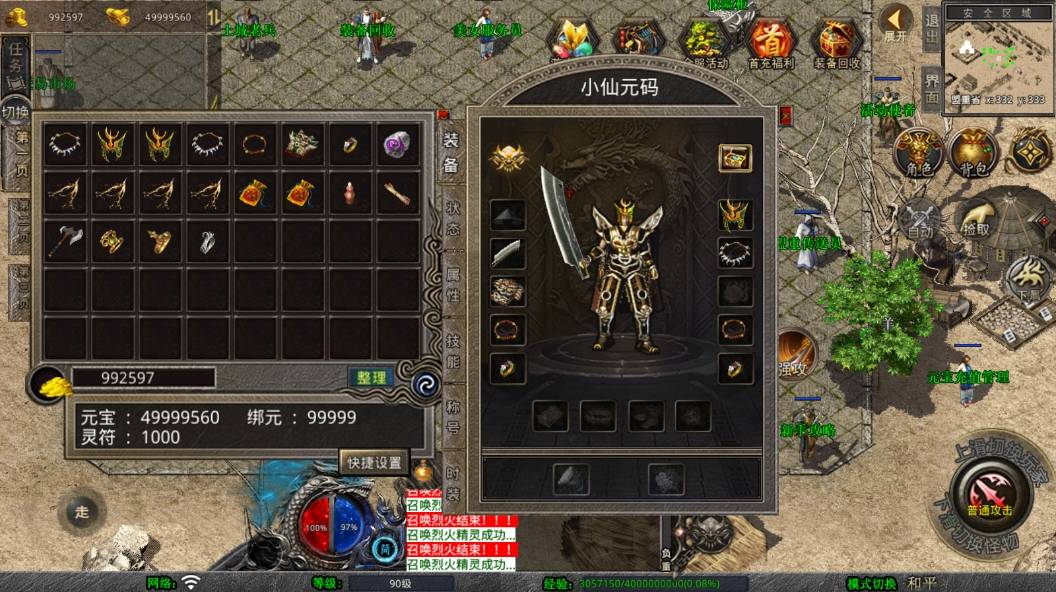Click the 整理 sort button in the bag
Viewport: 1056px width, 592px height.
371,377
